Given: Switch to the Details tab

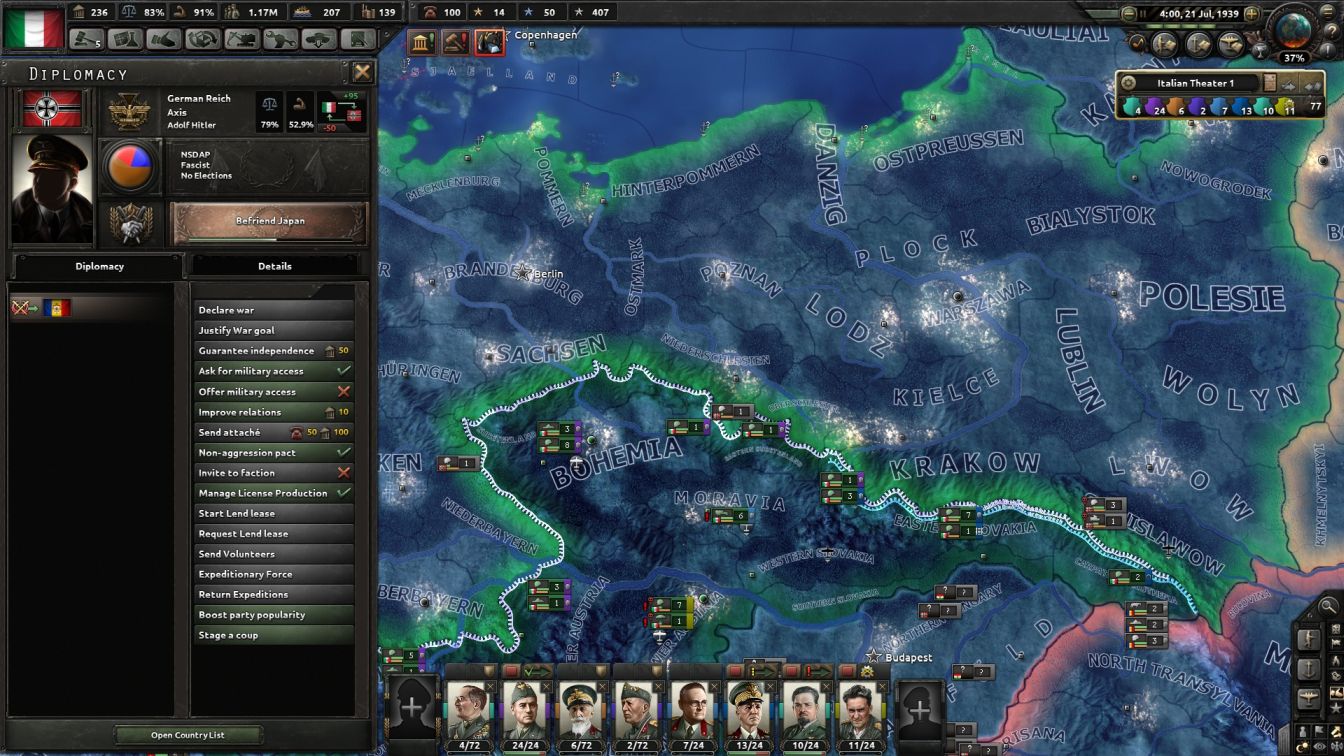Looking at the screenshot, I should (x=277, y=265).
